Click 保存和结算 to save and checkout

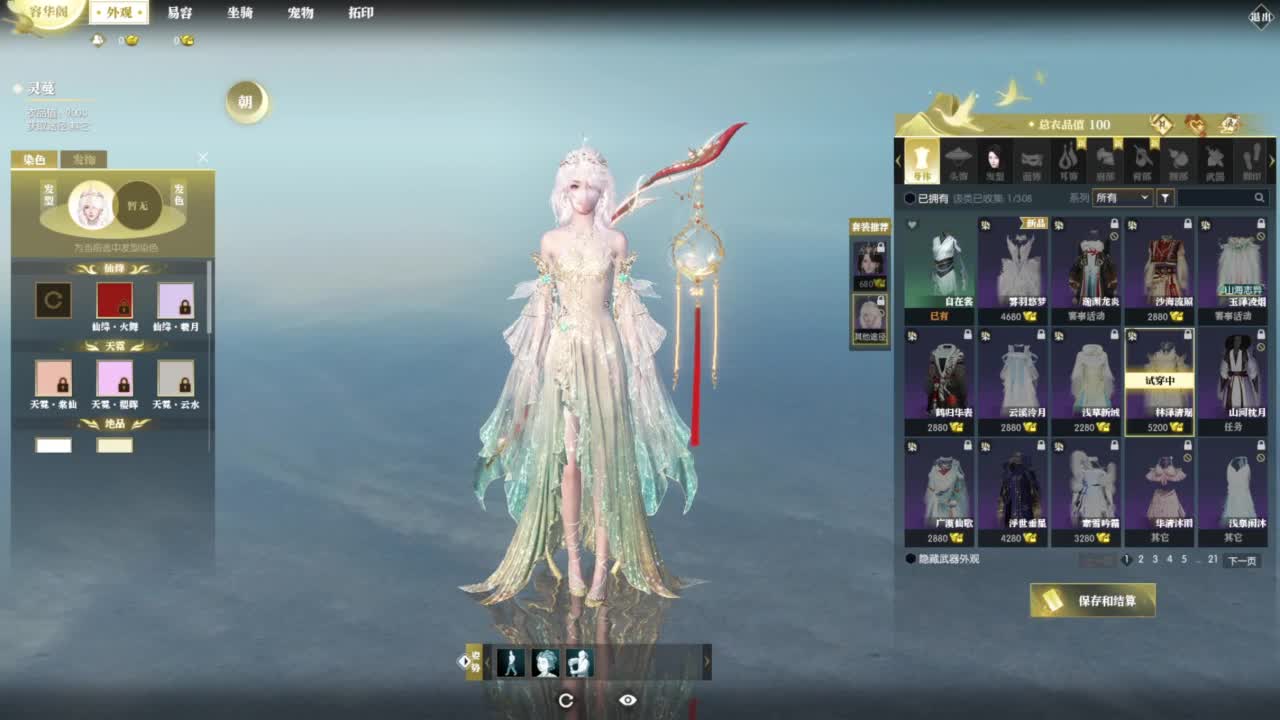click(x=1093, y=600)
